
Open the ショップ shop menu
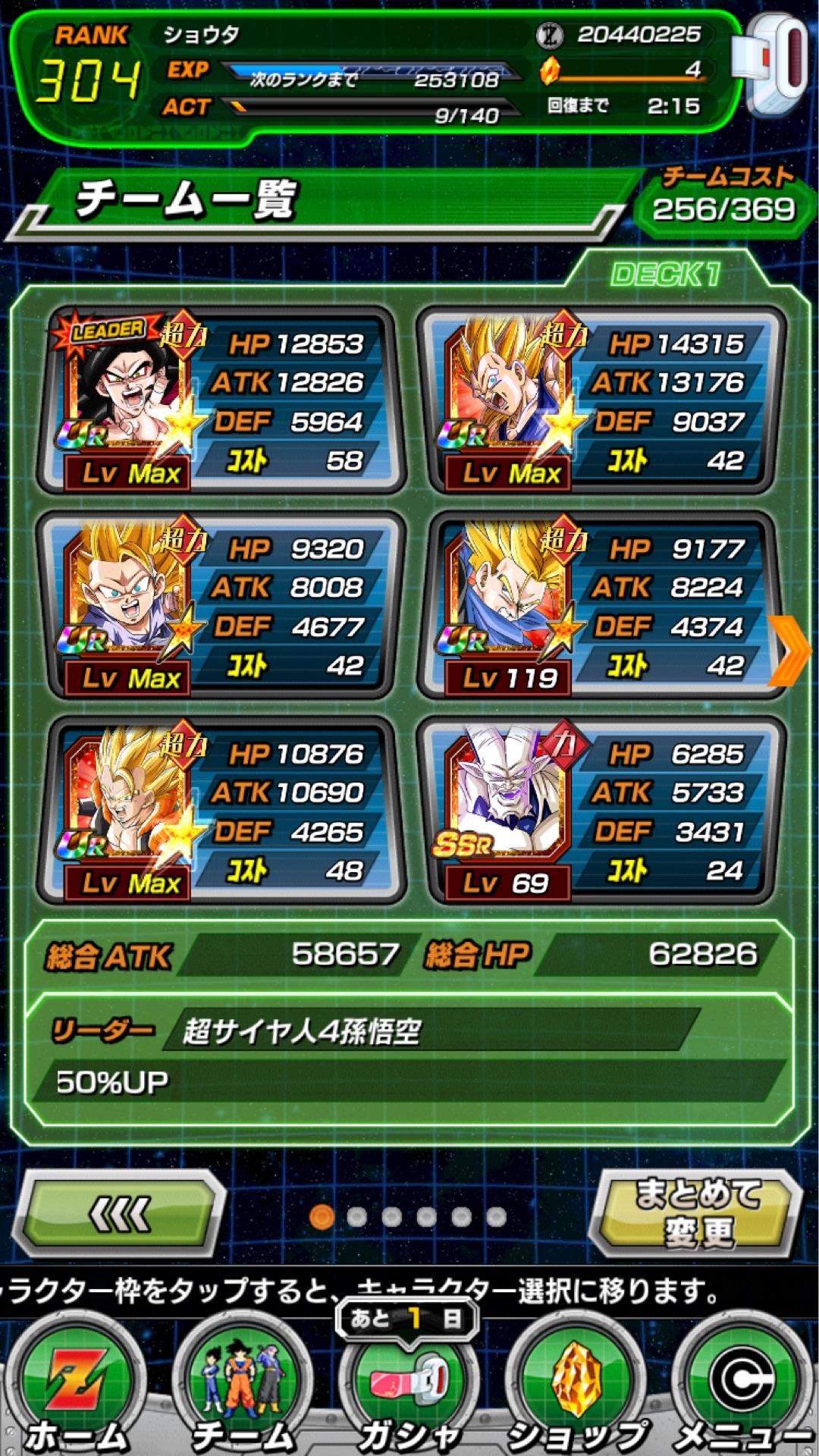(x=578, y=1389)
